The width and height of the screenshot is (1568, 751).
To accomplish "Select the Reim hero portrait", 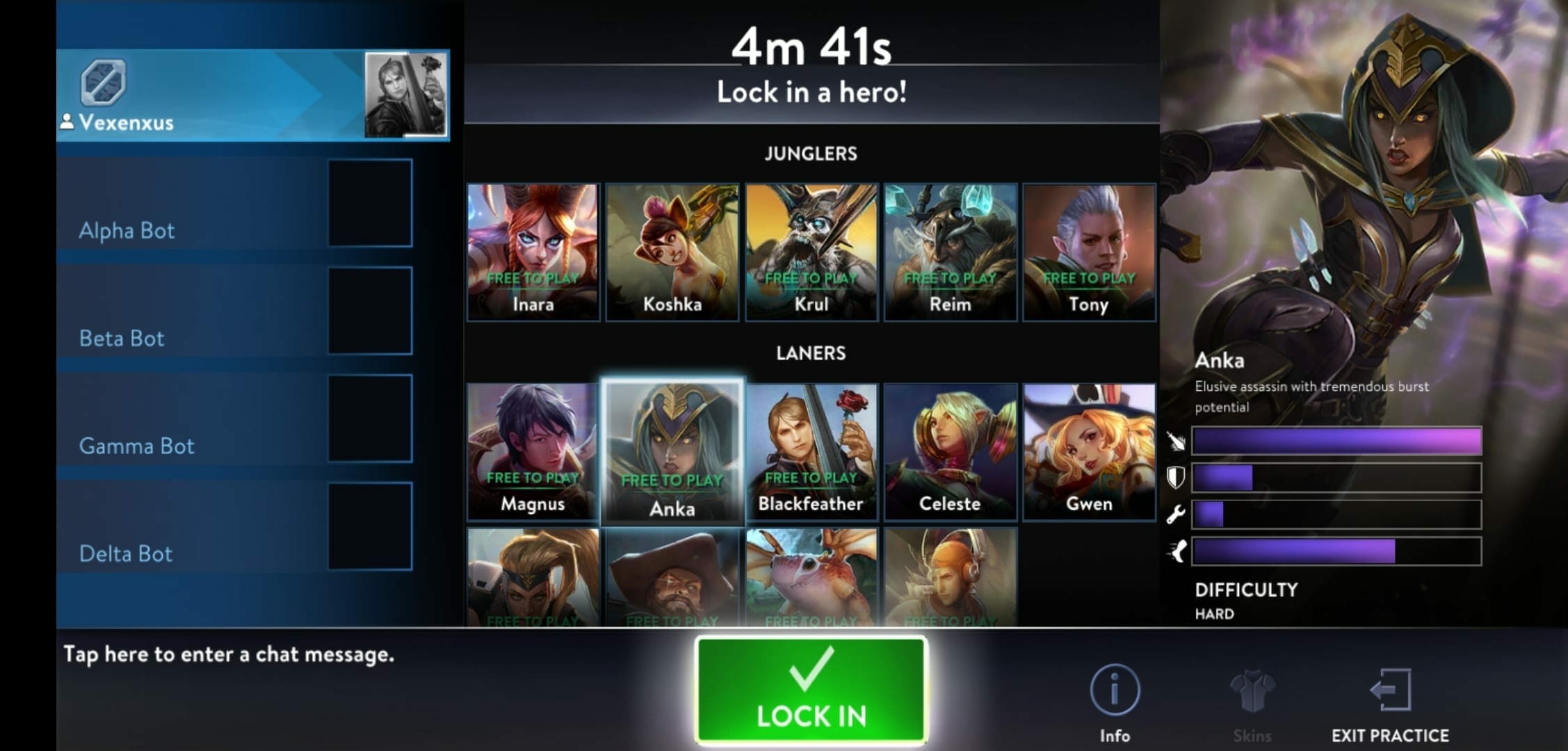I will [950, 252].
